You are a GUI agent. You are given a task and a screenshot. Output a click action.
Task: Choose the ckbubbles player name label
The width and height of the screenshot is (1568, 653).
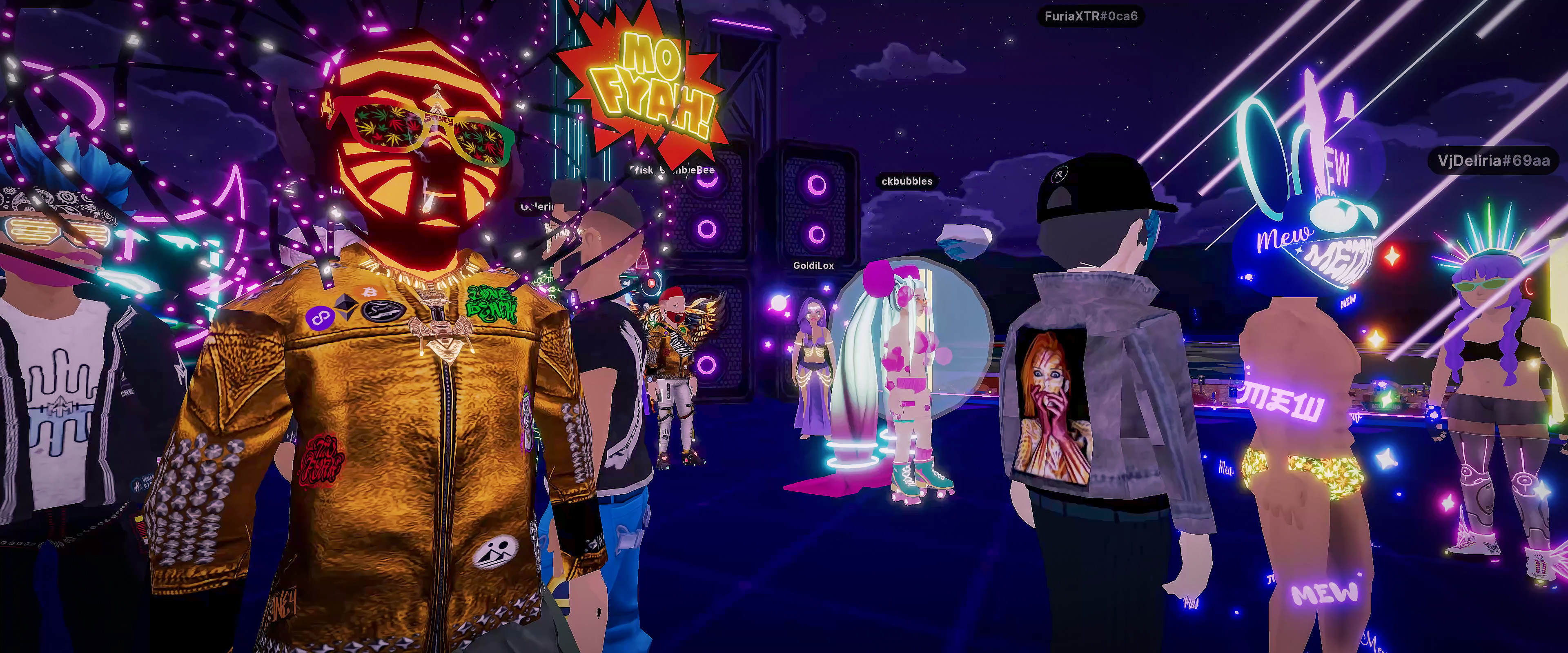(906, 181)
